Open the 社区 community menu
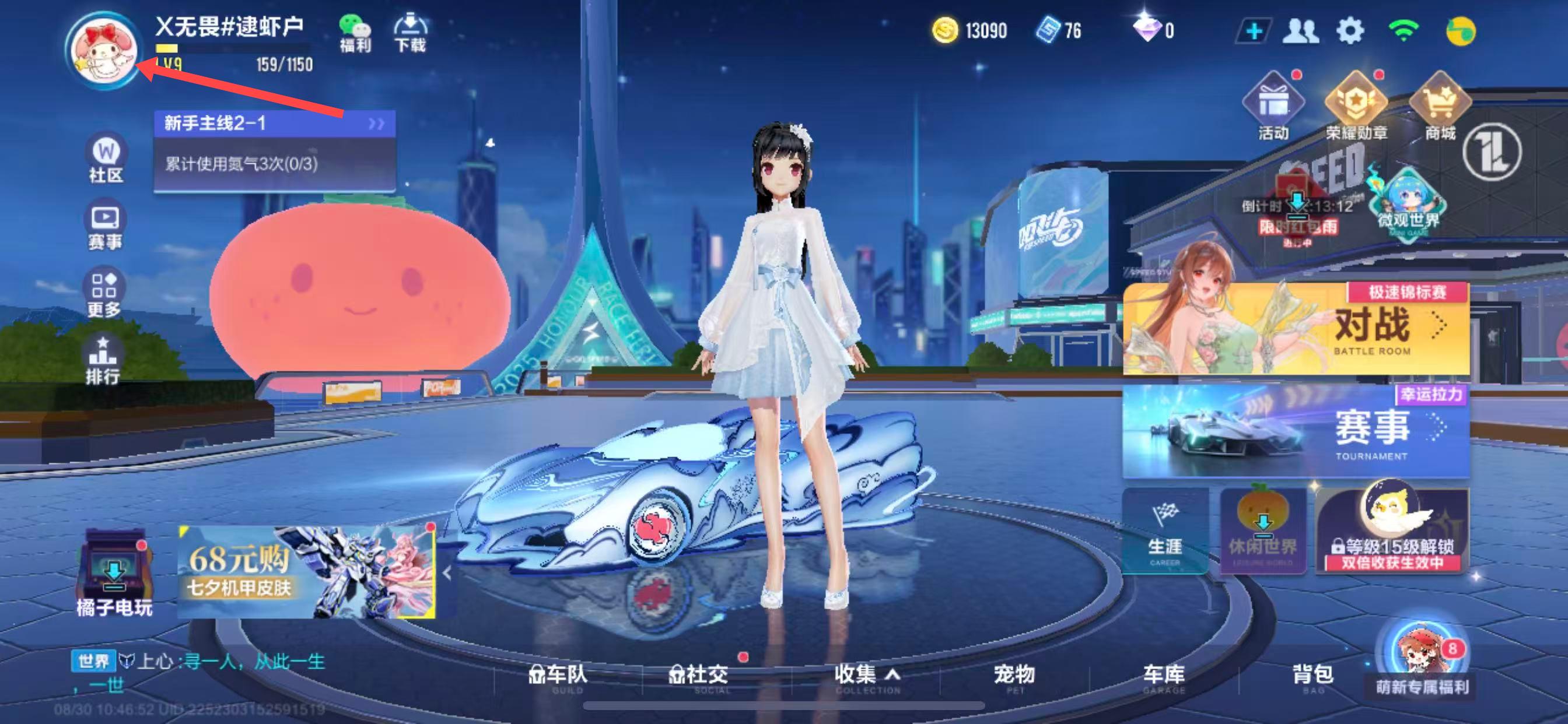 [106, 159]
